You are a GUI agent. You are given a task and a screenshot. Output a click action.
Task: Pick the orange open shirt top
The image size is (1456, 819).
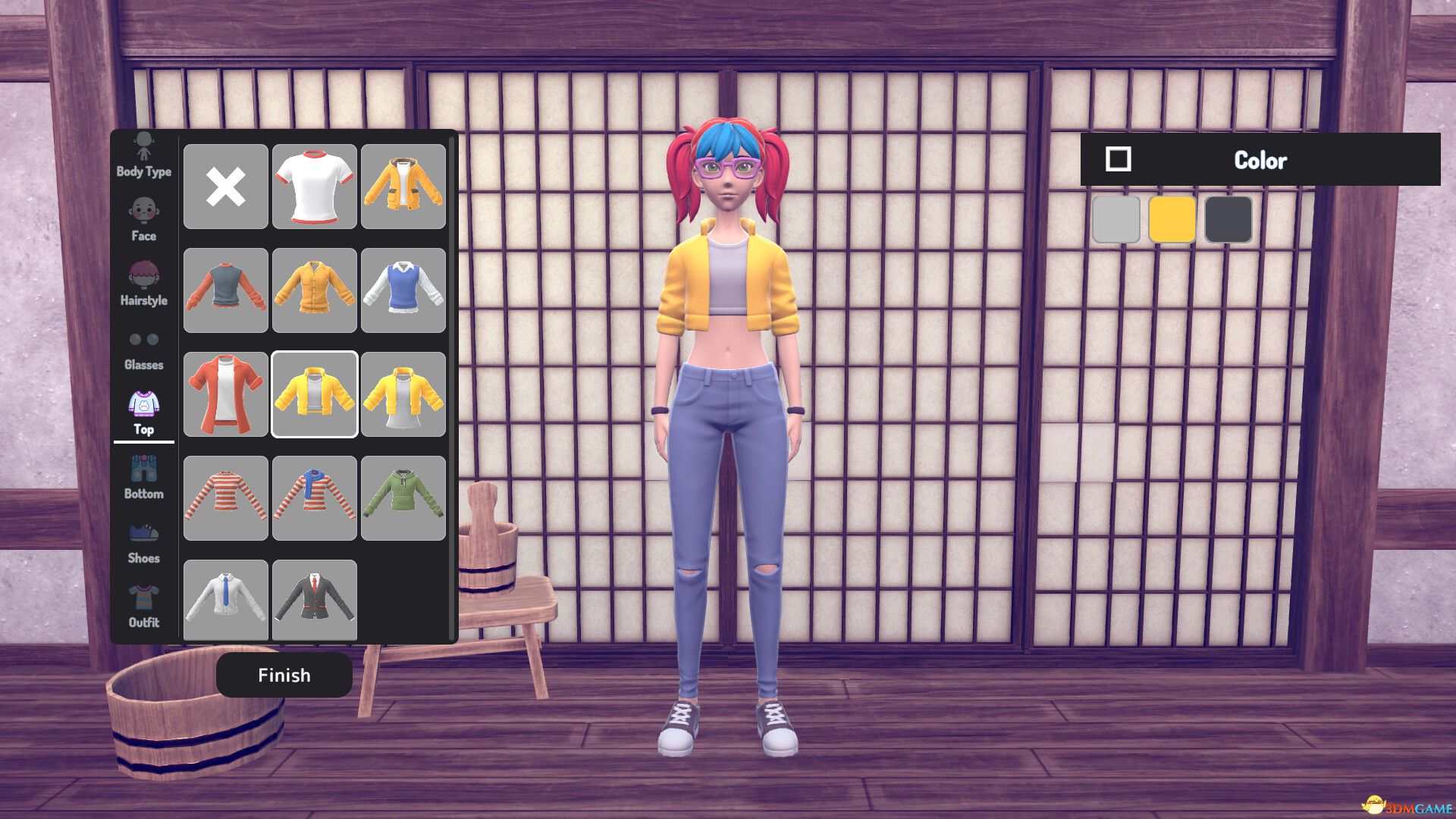225,394
